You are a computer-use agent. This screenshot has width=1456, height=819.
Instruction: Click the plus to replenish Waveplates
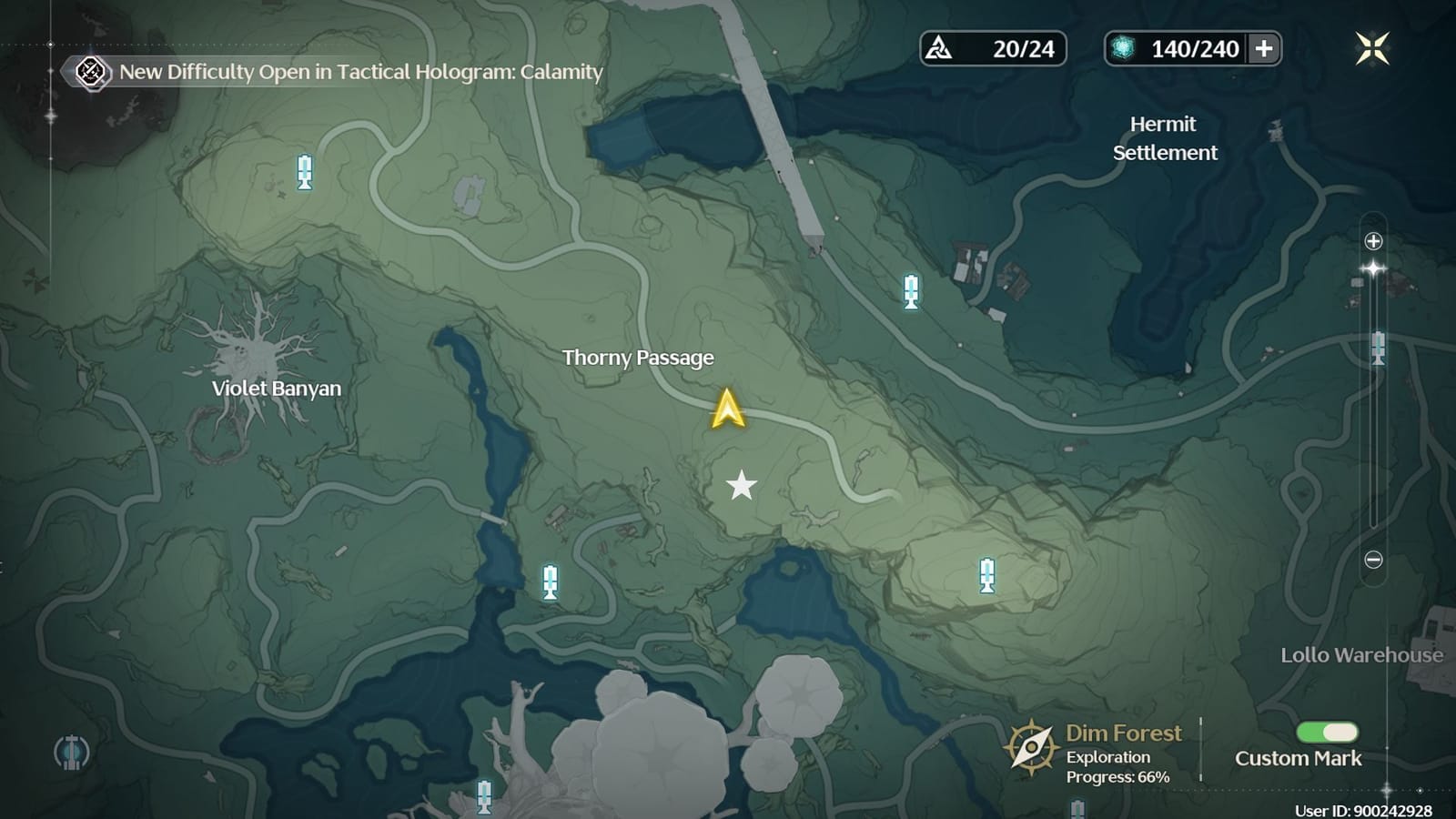pyautogui.click(x=1265, y=50)
